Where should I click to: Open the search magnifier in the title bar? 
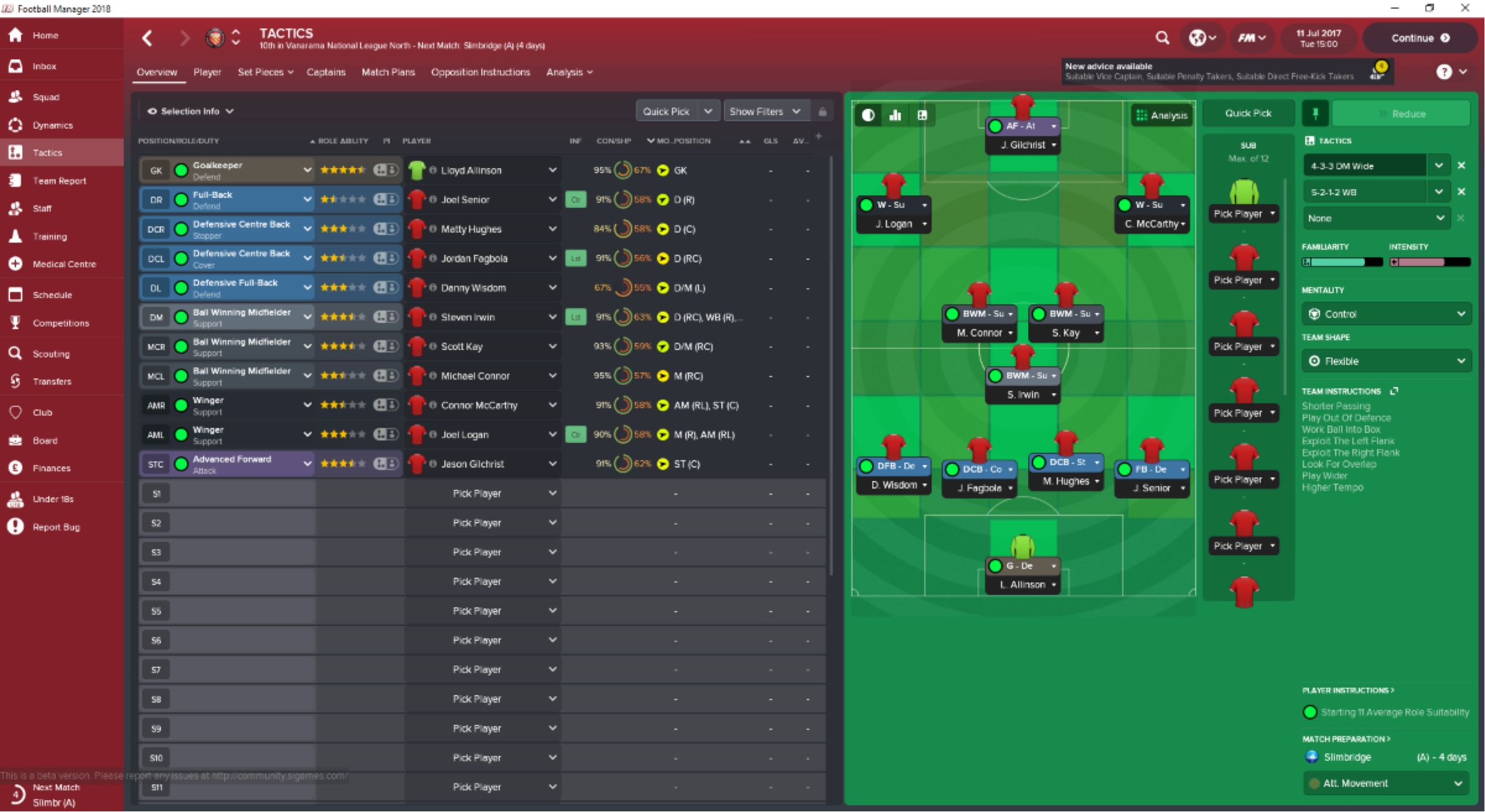click(1163, 37)
